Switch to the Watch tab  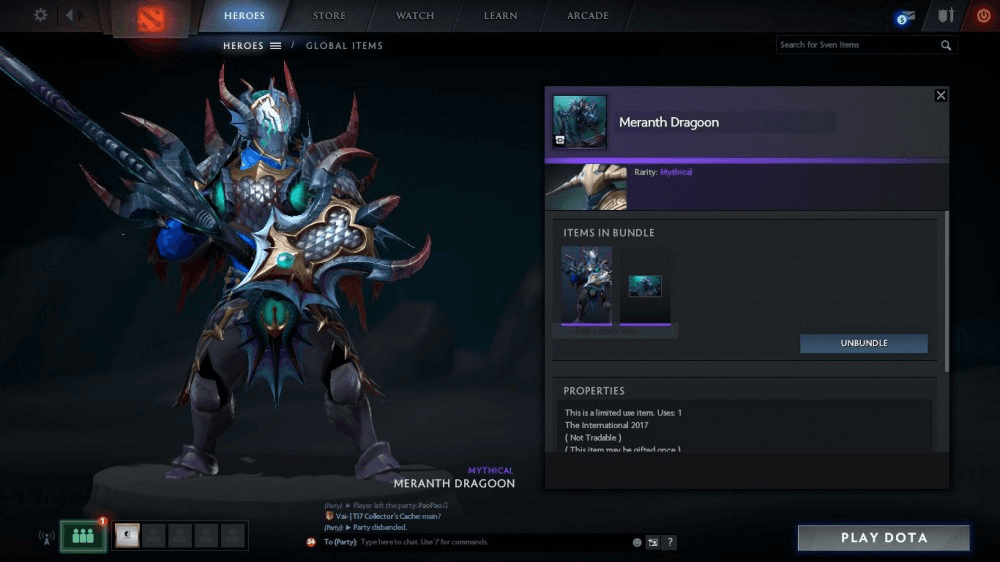(415, 16)
